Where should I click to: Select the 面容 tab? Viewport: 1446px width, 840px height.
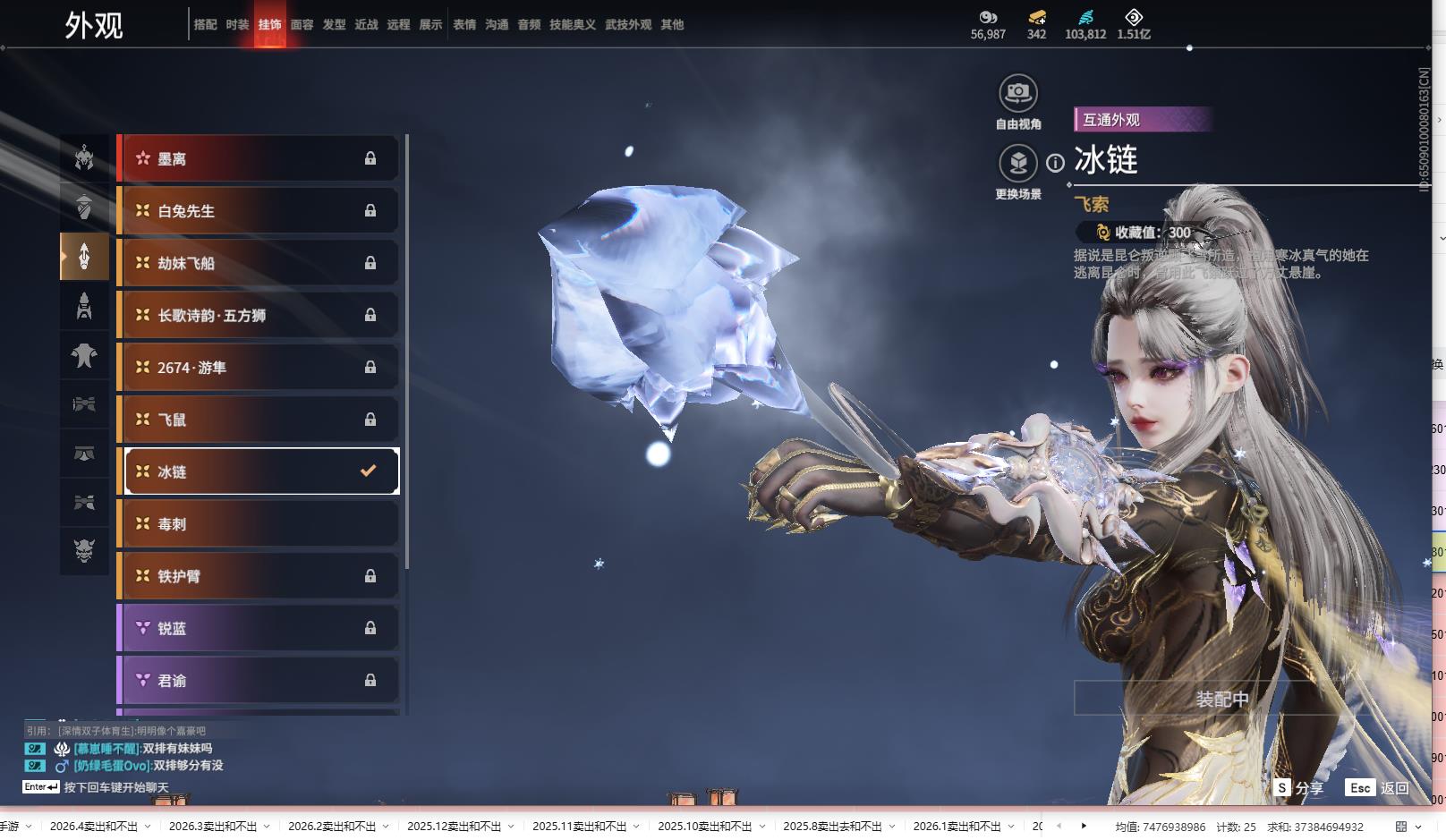[x=302, y=25]
